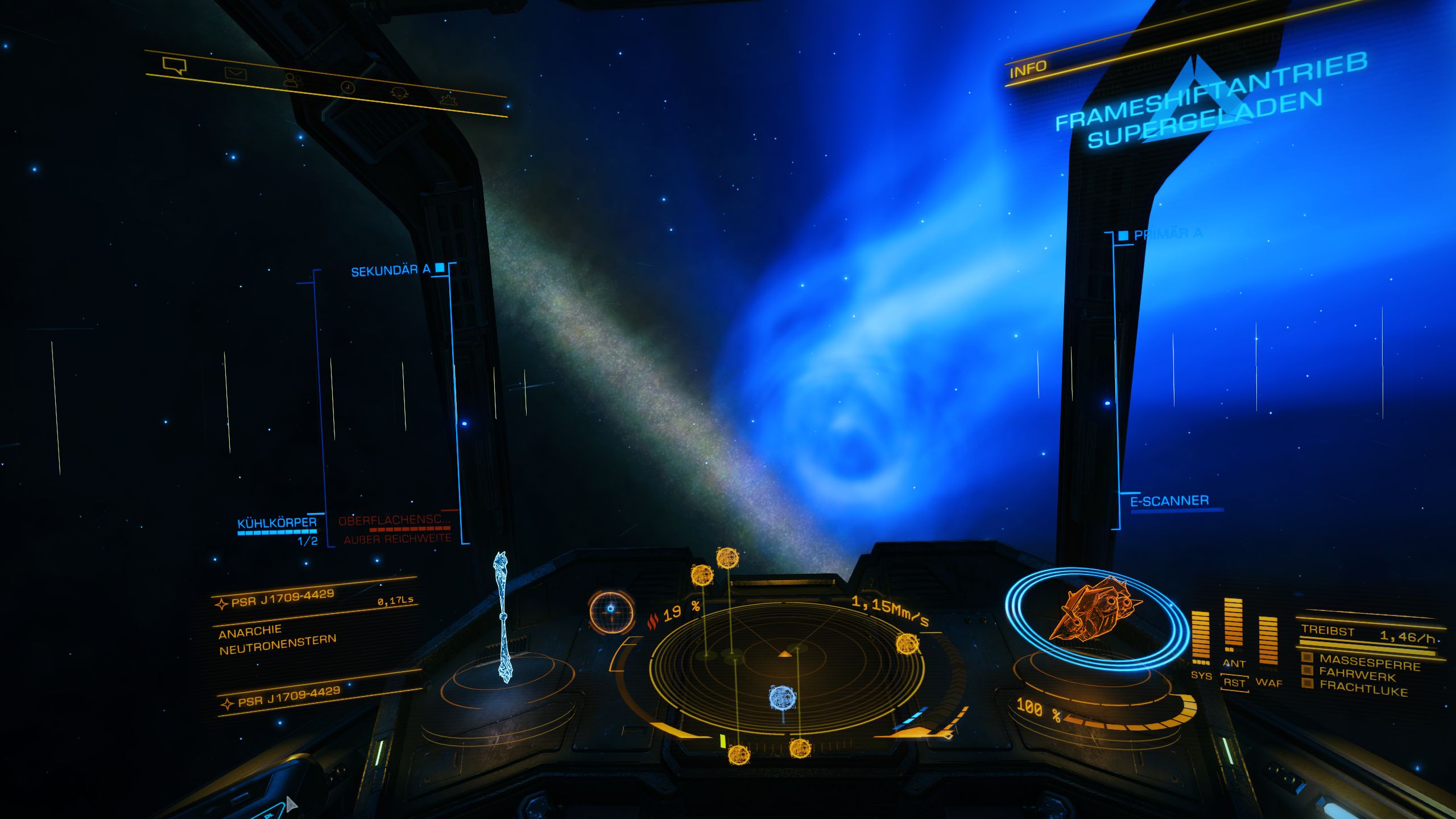Open the friends tab in comms
Image resolution: width=1456 pixels, height=819 pixels.
(292, 80)
